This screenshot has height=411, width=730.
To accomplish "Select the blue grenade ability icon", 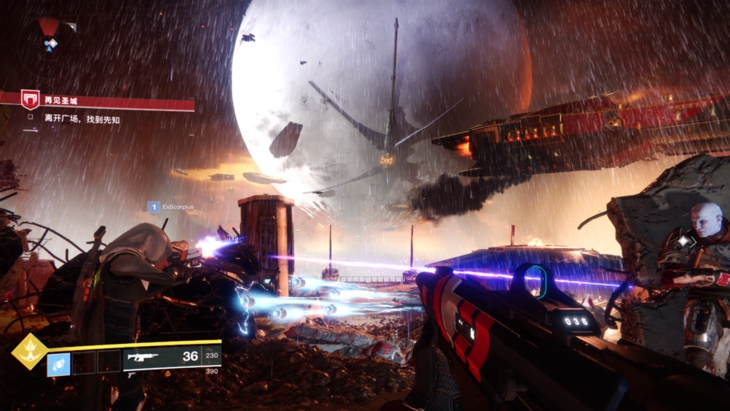I will [x=58, y=364].
